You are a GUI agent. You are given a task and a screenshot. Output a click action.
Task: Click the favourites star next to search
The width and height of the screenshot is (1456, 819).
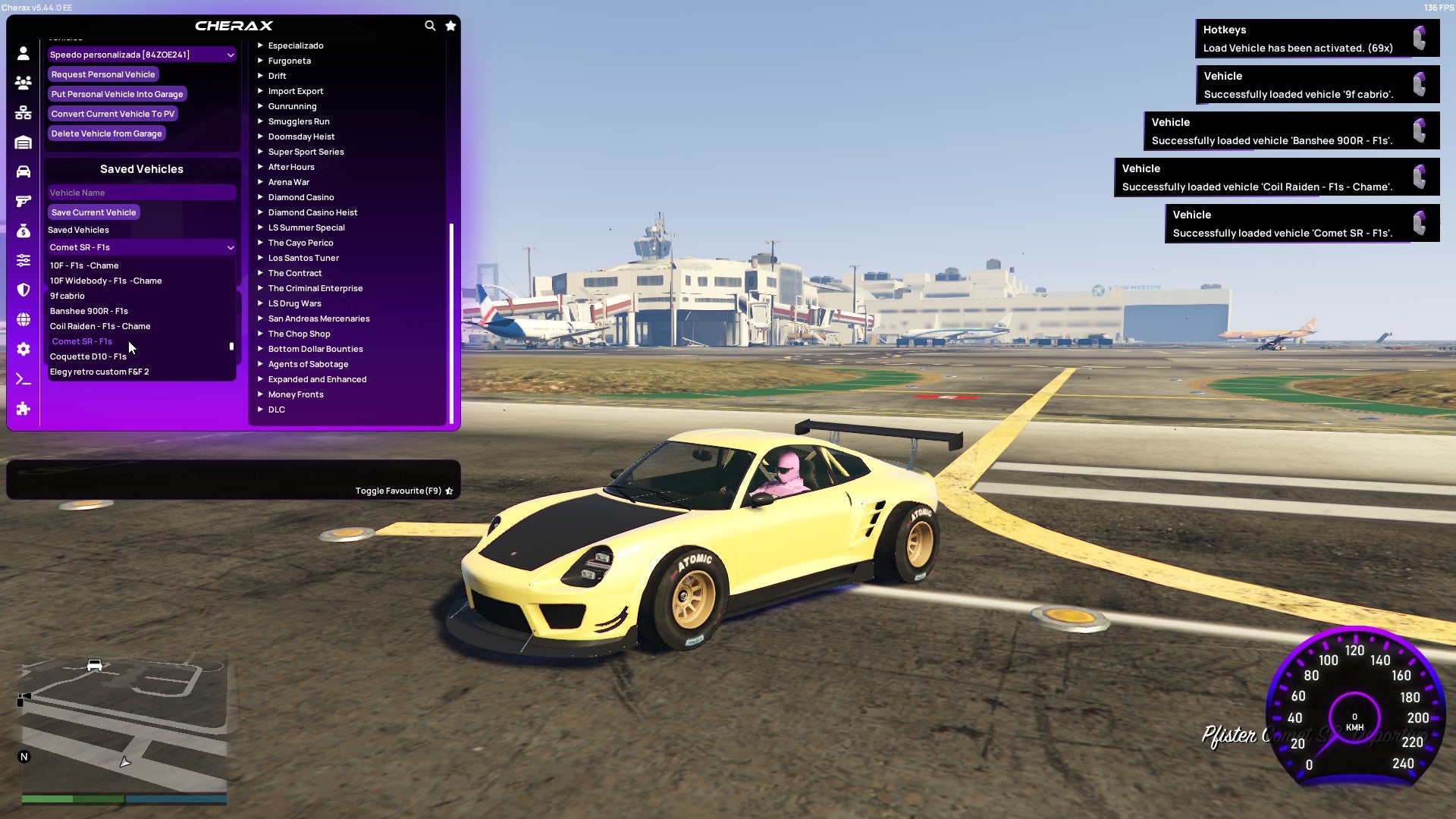point(450,25)
